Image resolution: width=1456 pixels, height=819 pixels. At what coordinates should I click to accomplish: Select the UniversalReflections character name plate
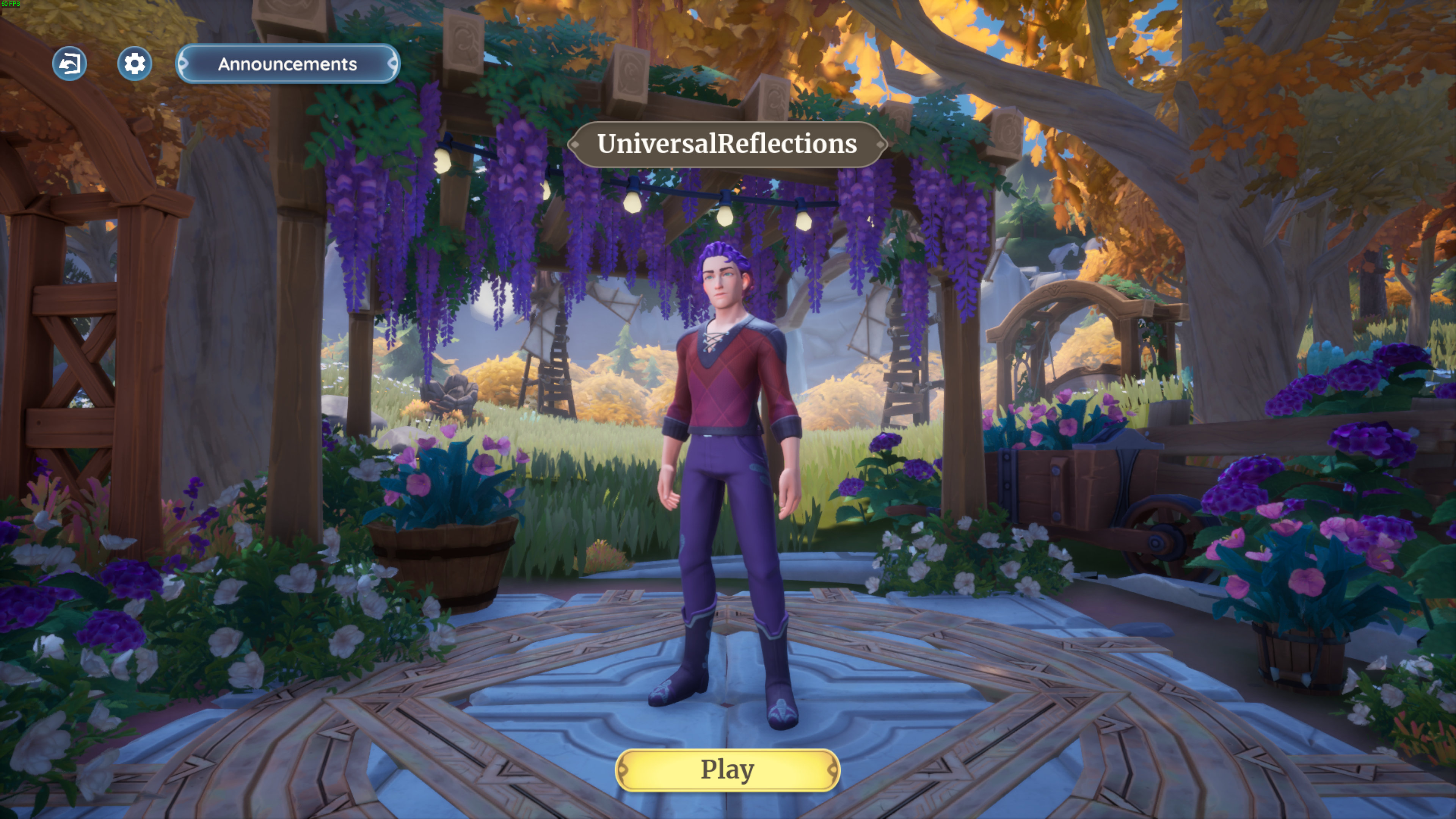[727, 144]
